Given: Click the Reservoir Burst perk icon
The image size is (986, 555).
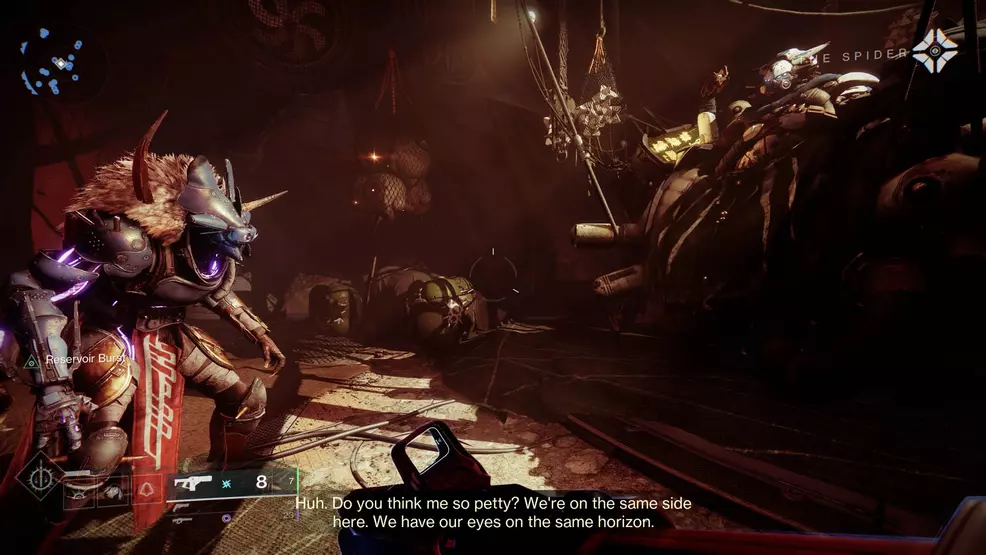Looking at the screenshot, I should 32,360.
